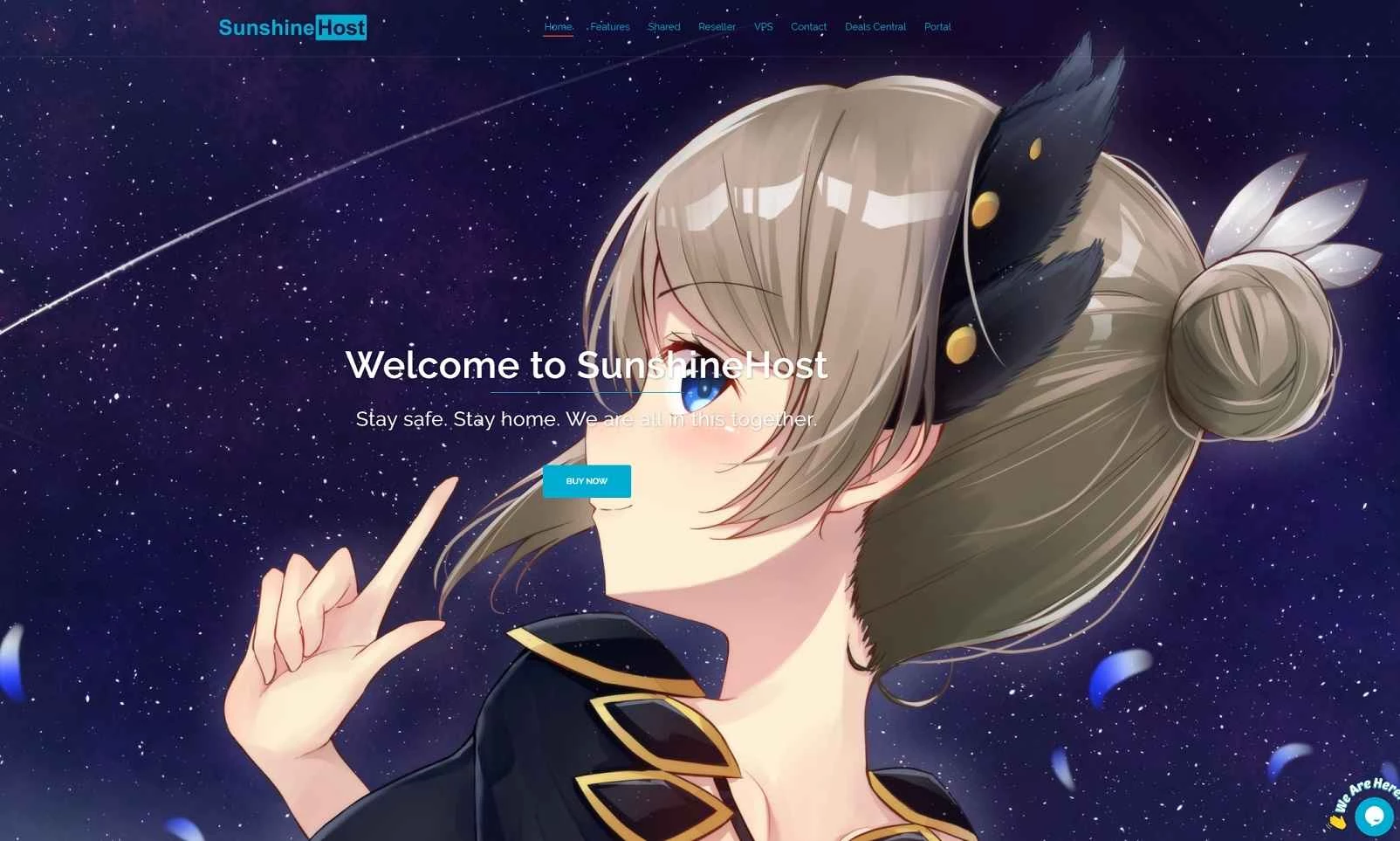Click the red underline indicator beneath Home
The width and height of the screenshot is (1400, 841).
(558, 37)
